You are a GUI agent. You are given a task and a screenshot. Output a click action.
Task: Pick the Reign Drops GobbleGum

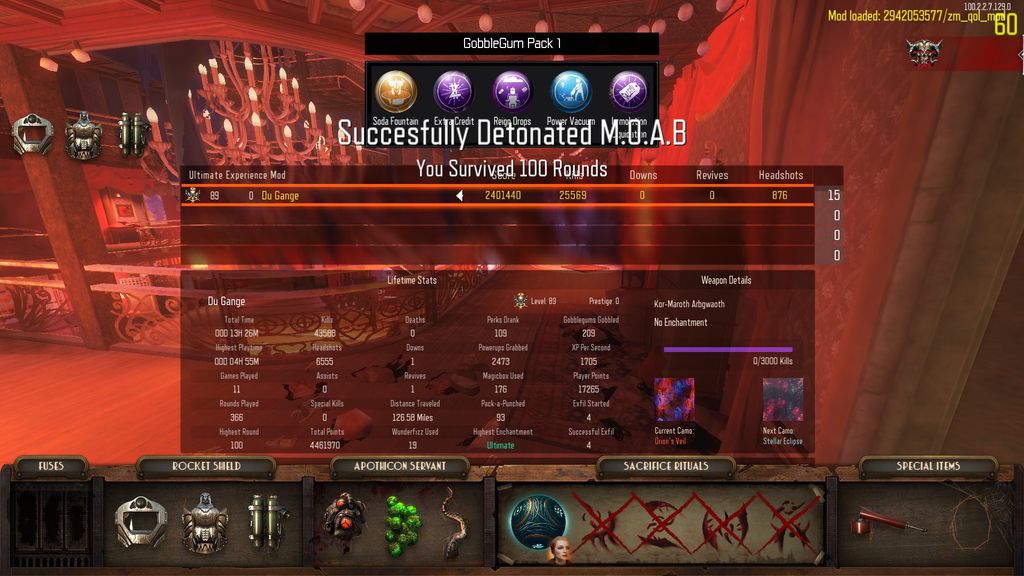(512, 91)
